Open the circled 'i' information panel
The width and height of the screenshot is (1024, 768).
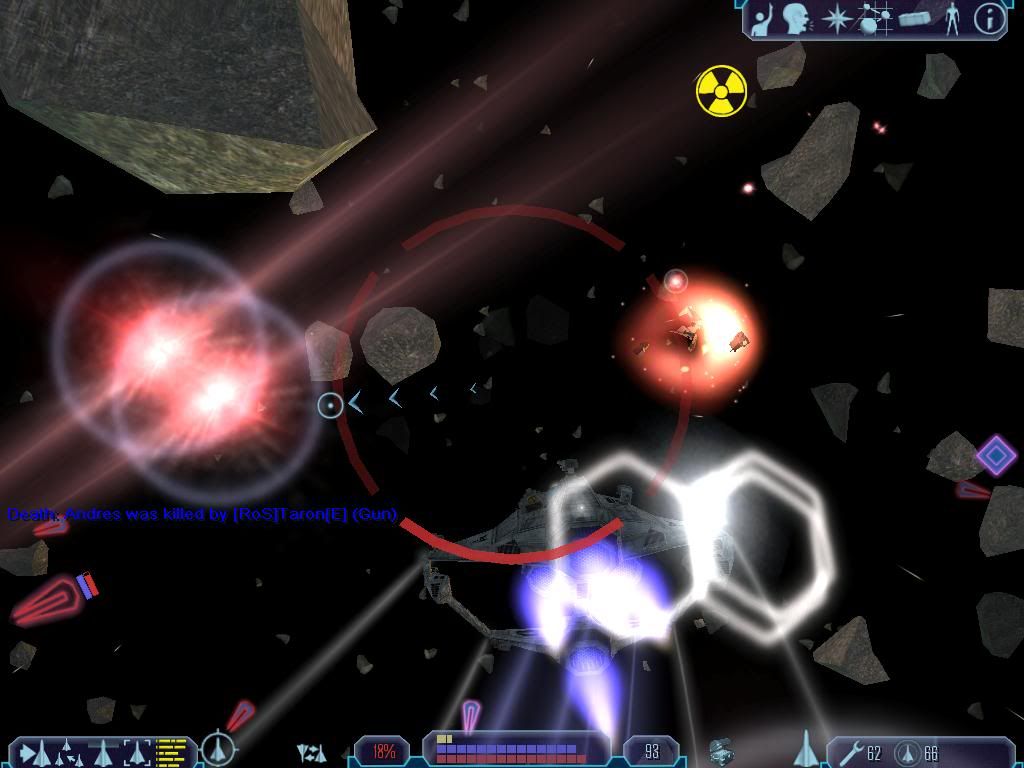click(x=989, y=18)
